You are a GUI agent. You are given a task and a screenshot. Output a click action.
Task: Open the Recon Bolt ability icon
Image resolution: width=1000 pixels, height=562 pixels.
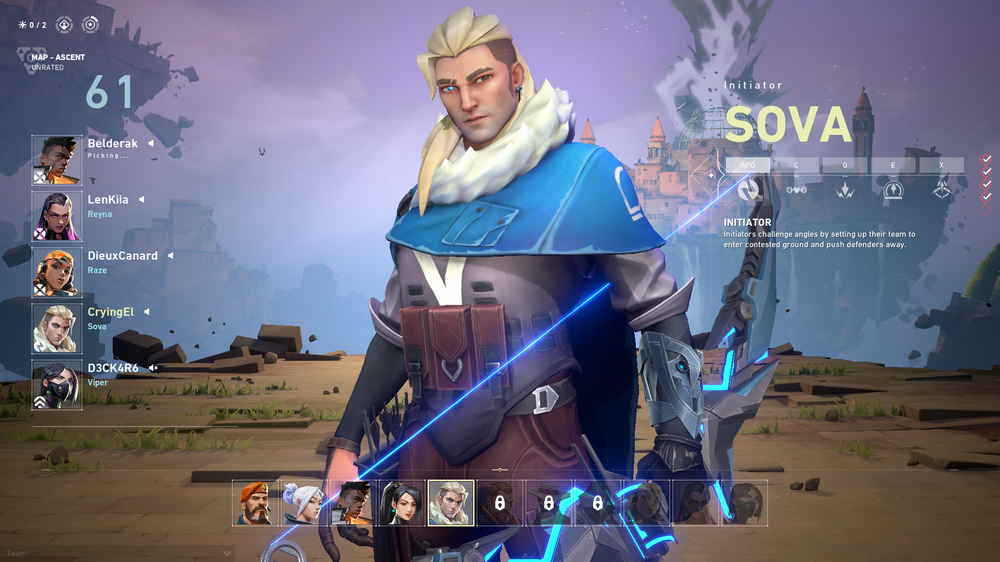click(893, 188)
